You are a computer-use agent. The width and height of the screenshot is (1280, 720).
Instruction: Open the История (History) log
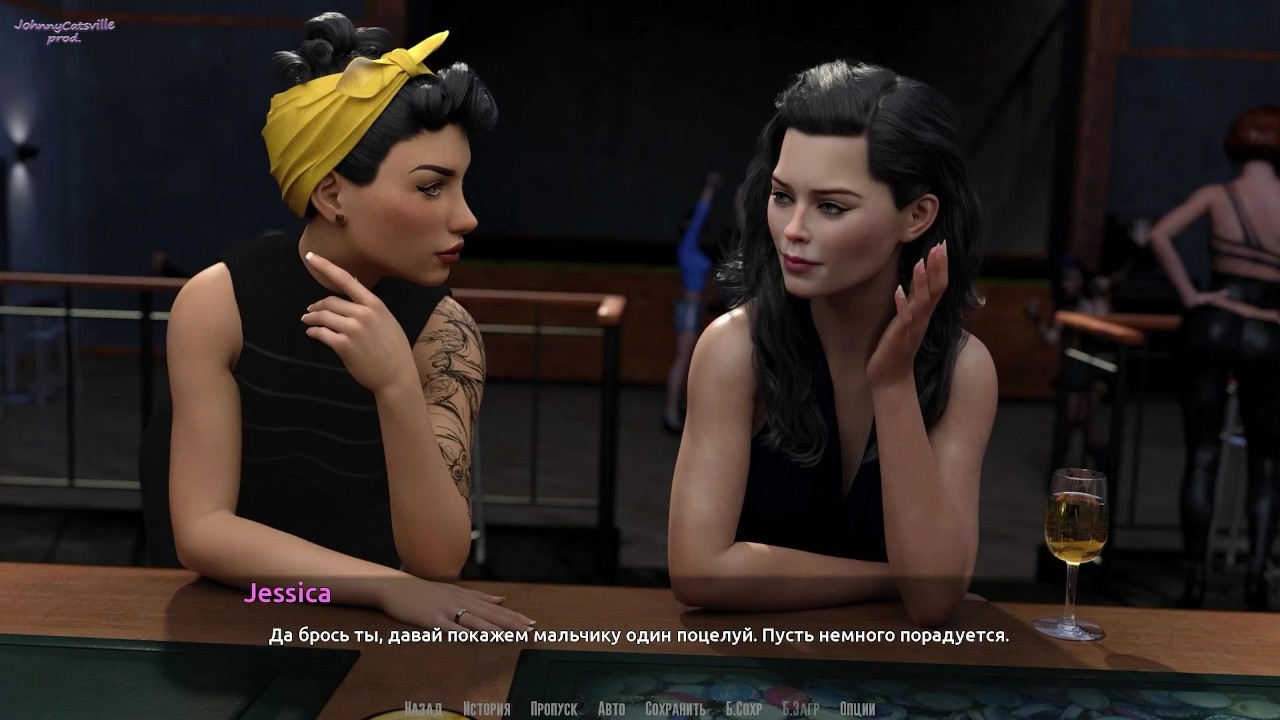[487, 709]
